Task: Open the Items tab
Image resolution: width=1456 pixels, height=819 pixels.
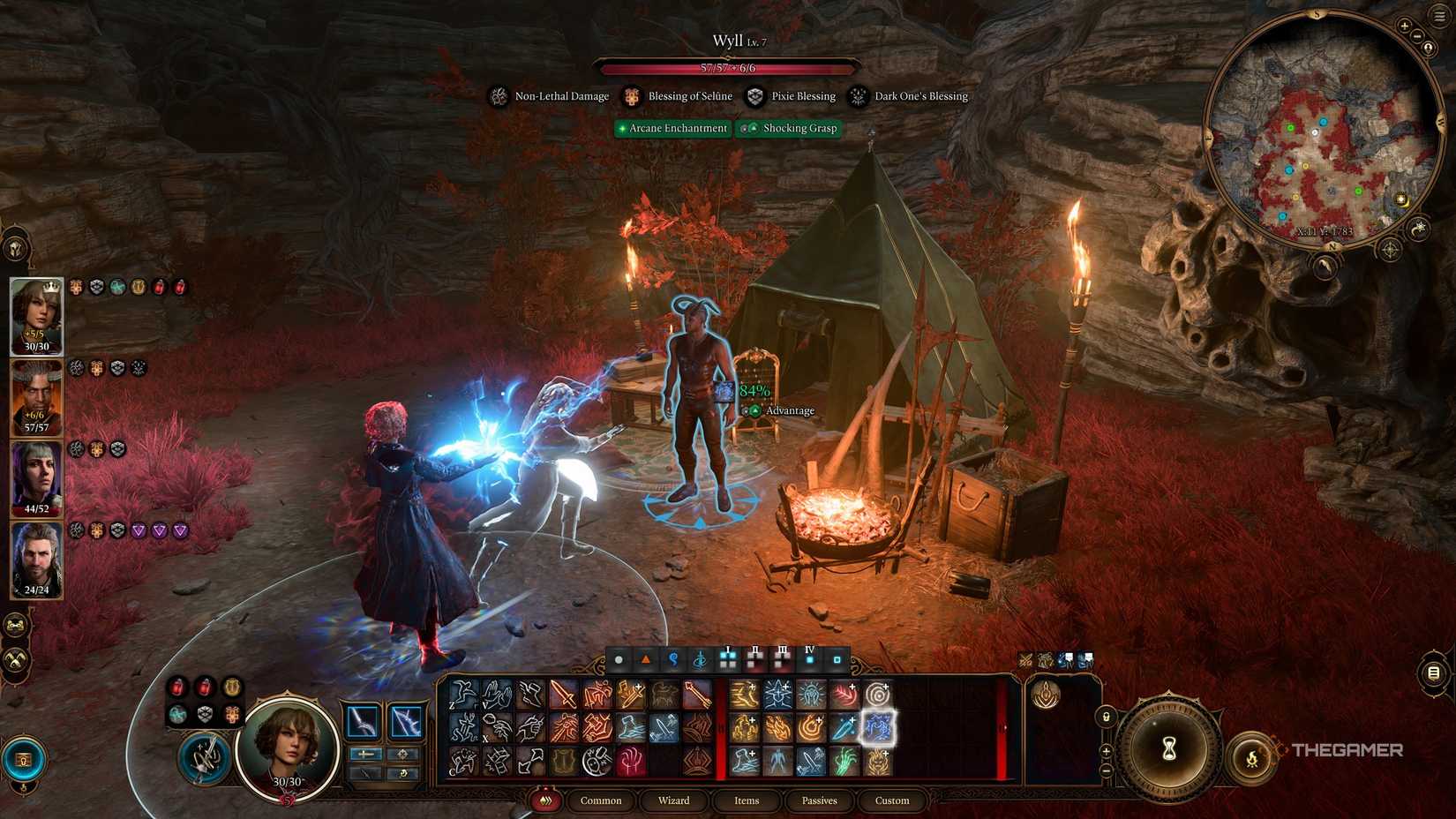Action: (x=746, y=800)
